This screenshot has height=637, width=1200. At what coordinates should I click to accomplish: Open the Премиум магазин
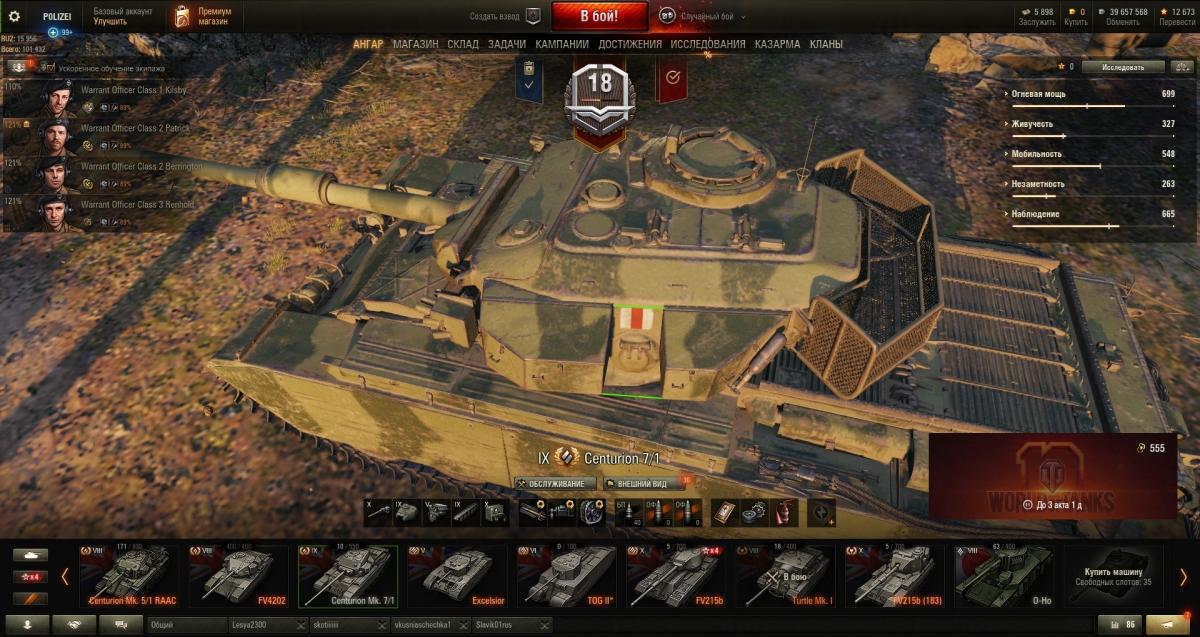203,16
